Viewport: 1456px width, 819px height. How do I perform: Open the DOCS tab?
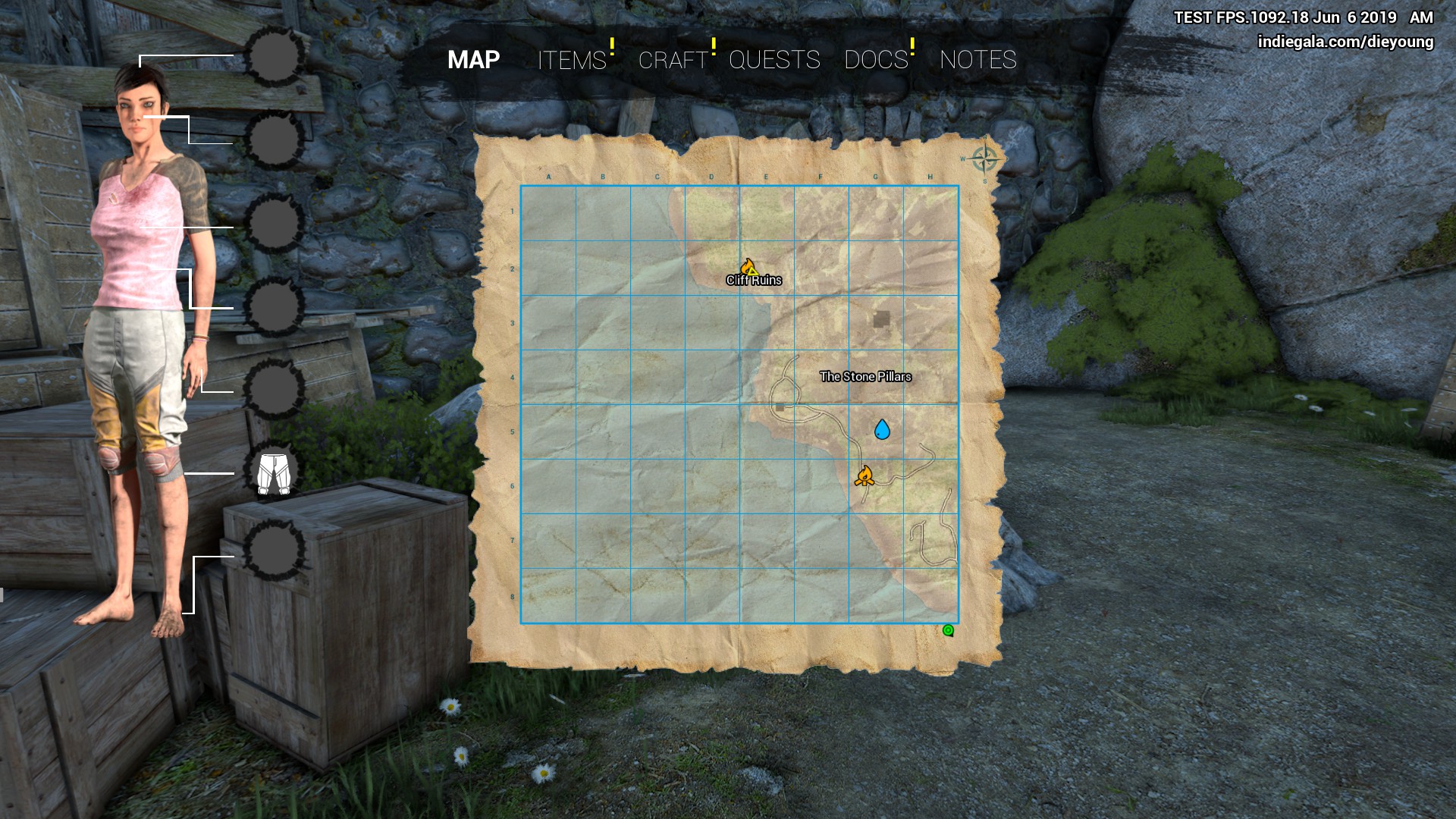(876, 60)
